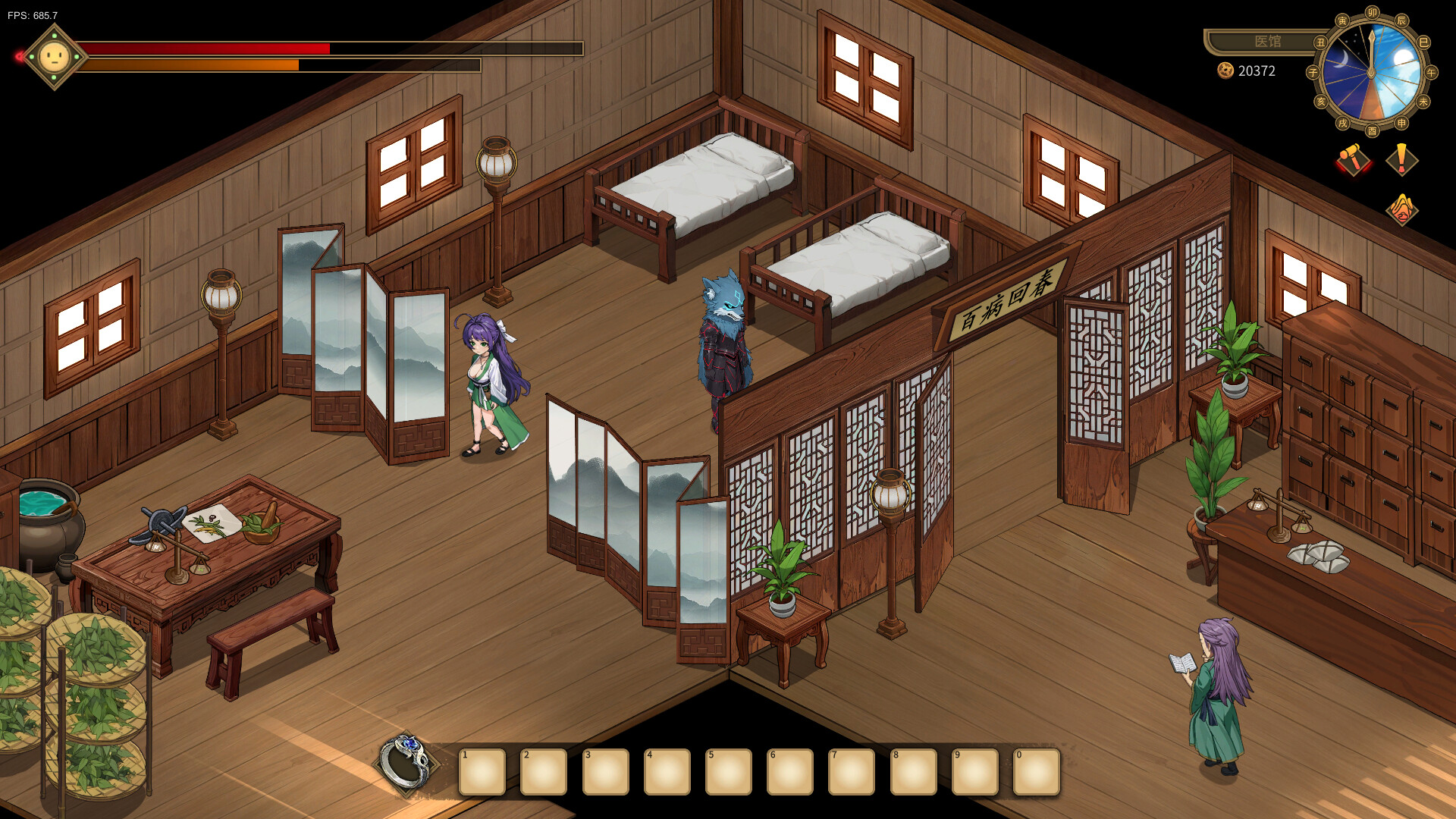Click the day-night time dial
This screenshot has width=1456, height=819.
coord(1372,72)
